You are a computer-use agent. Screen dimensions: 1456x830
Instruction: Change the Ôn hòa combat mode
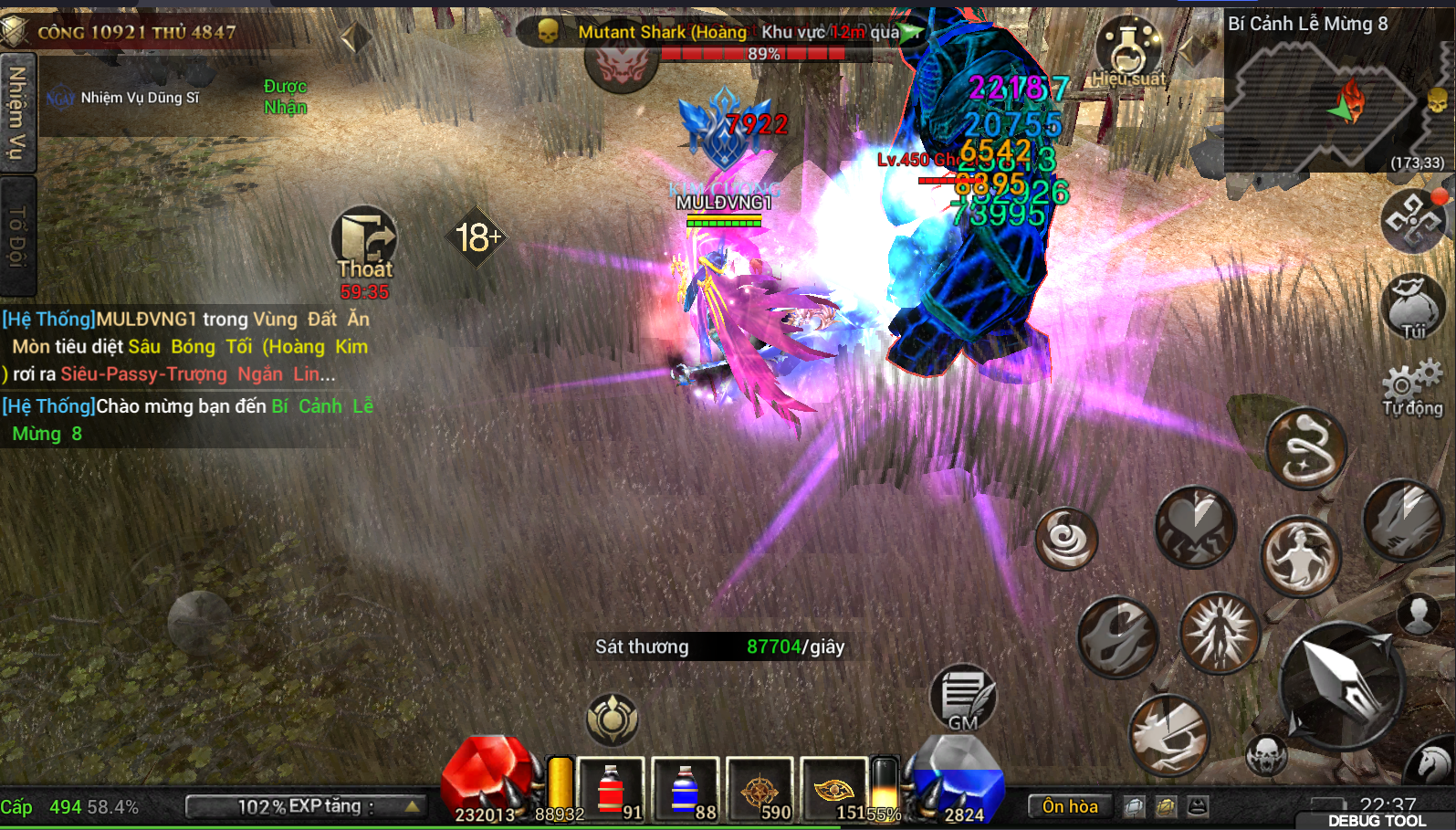(x=1070, y=806)
